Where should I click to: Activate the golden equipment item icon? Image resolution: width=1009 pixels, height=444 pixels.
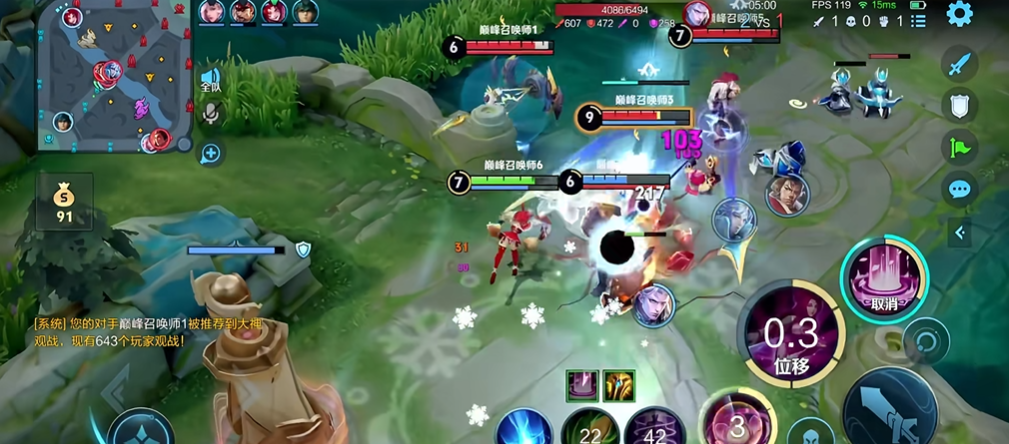pyautogui.click(x=619, y=384)
